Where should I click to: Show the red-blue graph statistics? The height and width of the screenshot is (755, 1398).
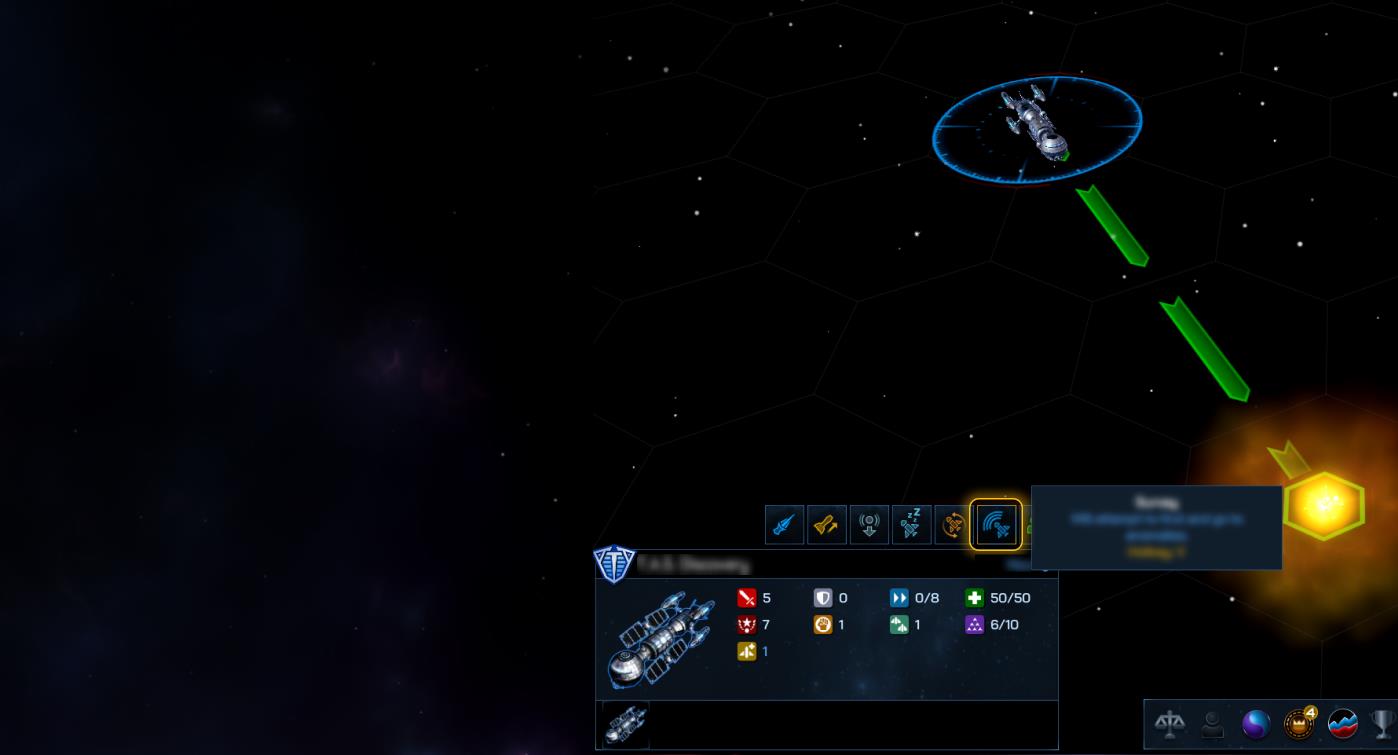pyautogui.click(x=1342, y=723)
